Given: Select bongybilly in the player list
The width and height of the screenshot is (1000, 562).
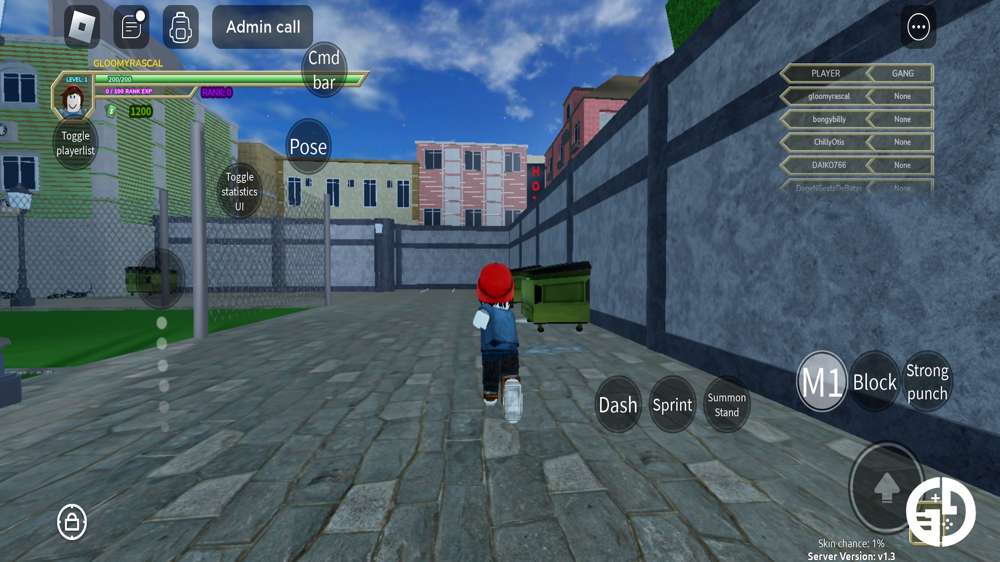Looking at the screenshot, I should click(x=825, y=119).
